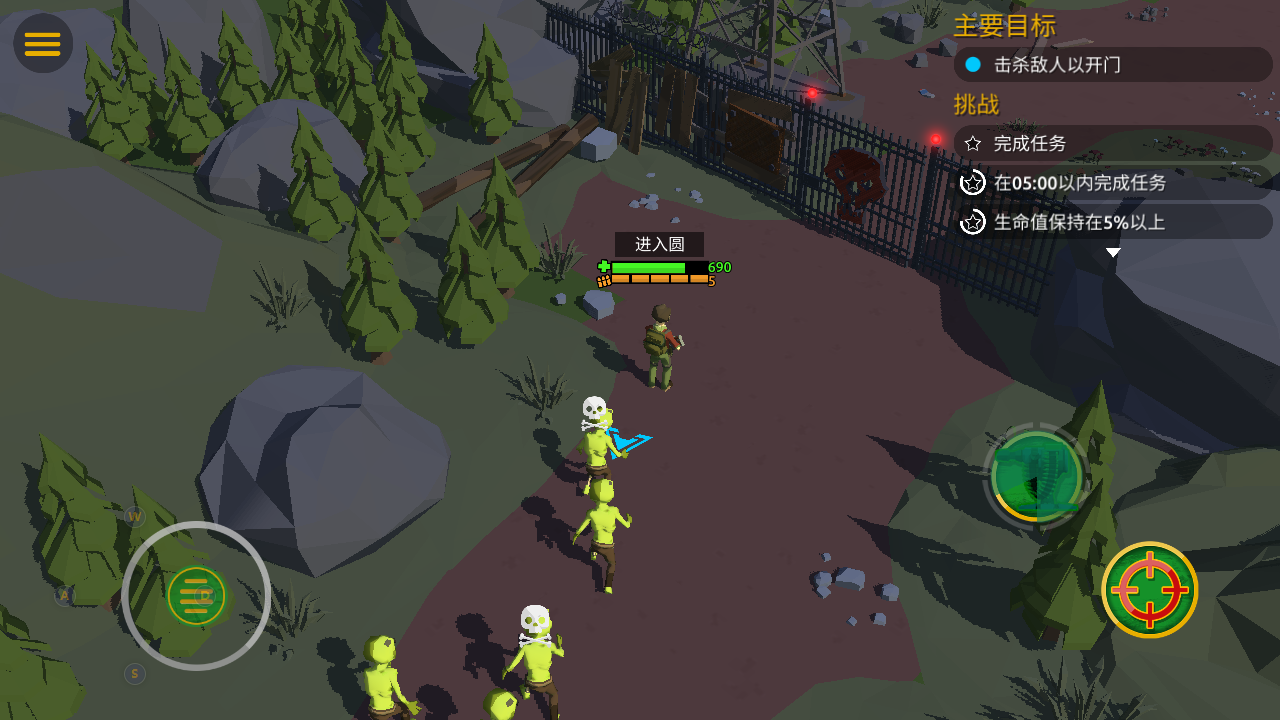The image size is (1280, 720).
Task: Expand the challenge list arrow
Action: [x=1113, y=253]
